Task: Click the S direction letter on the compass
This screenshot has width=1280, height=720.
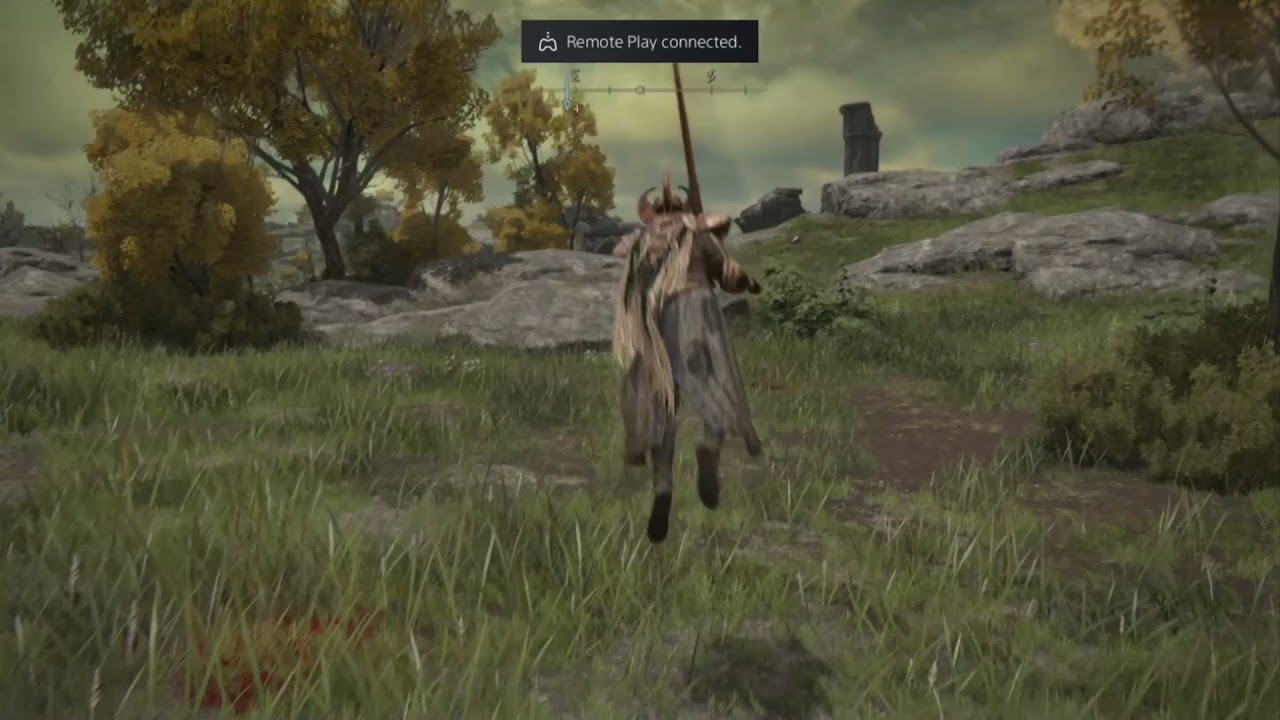Action: point(711,76)
